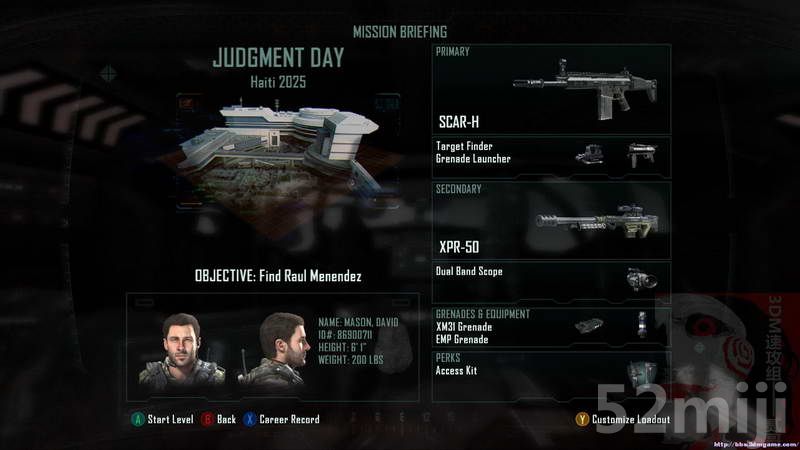Select the XPR-50 secondary weapon panel
The height and width of the screenshot is (450, 800).
[551, 221]
